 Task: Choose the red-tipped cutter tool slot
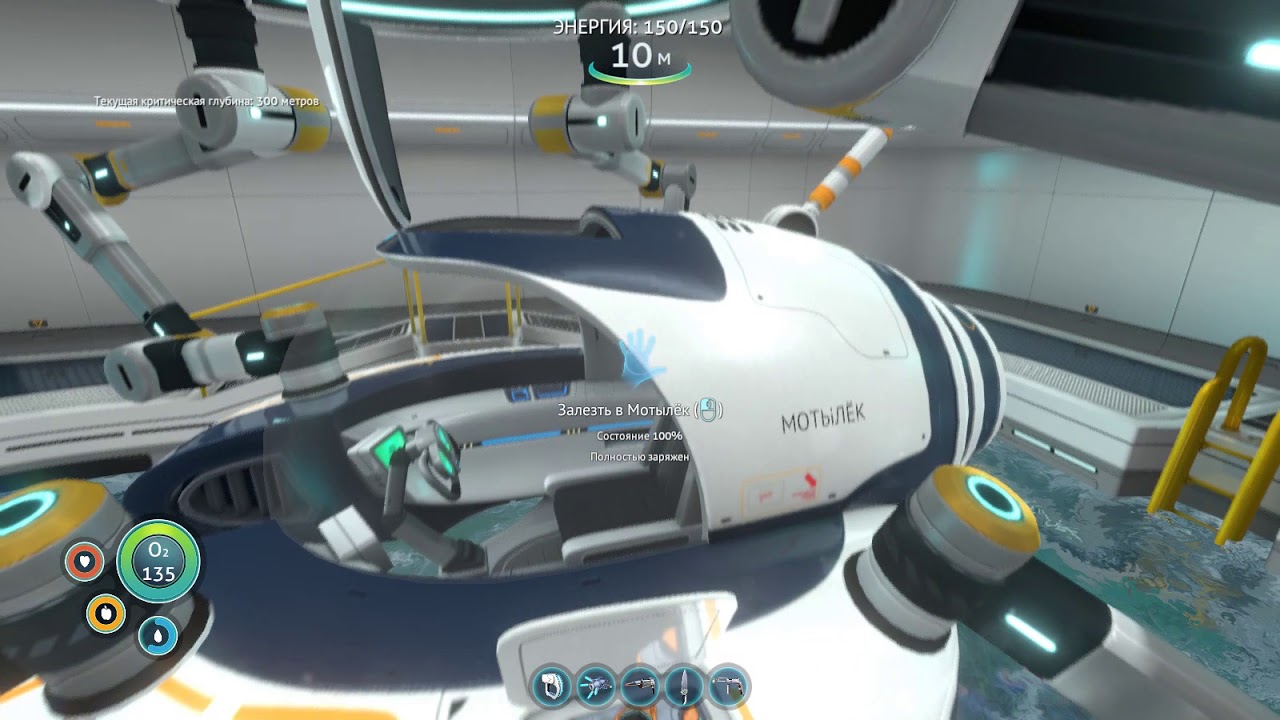click(x=641, y=686)
